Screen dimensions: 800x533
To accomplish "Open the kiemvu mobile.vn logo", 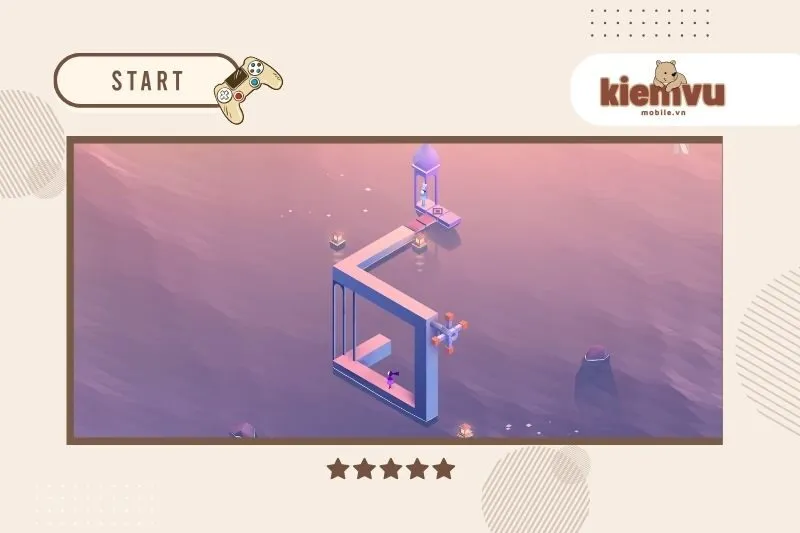I will click(x=662, y=91).
